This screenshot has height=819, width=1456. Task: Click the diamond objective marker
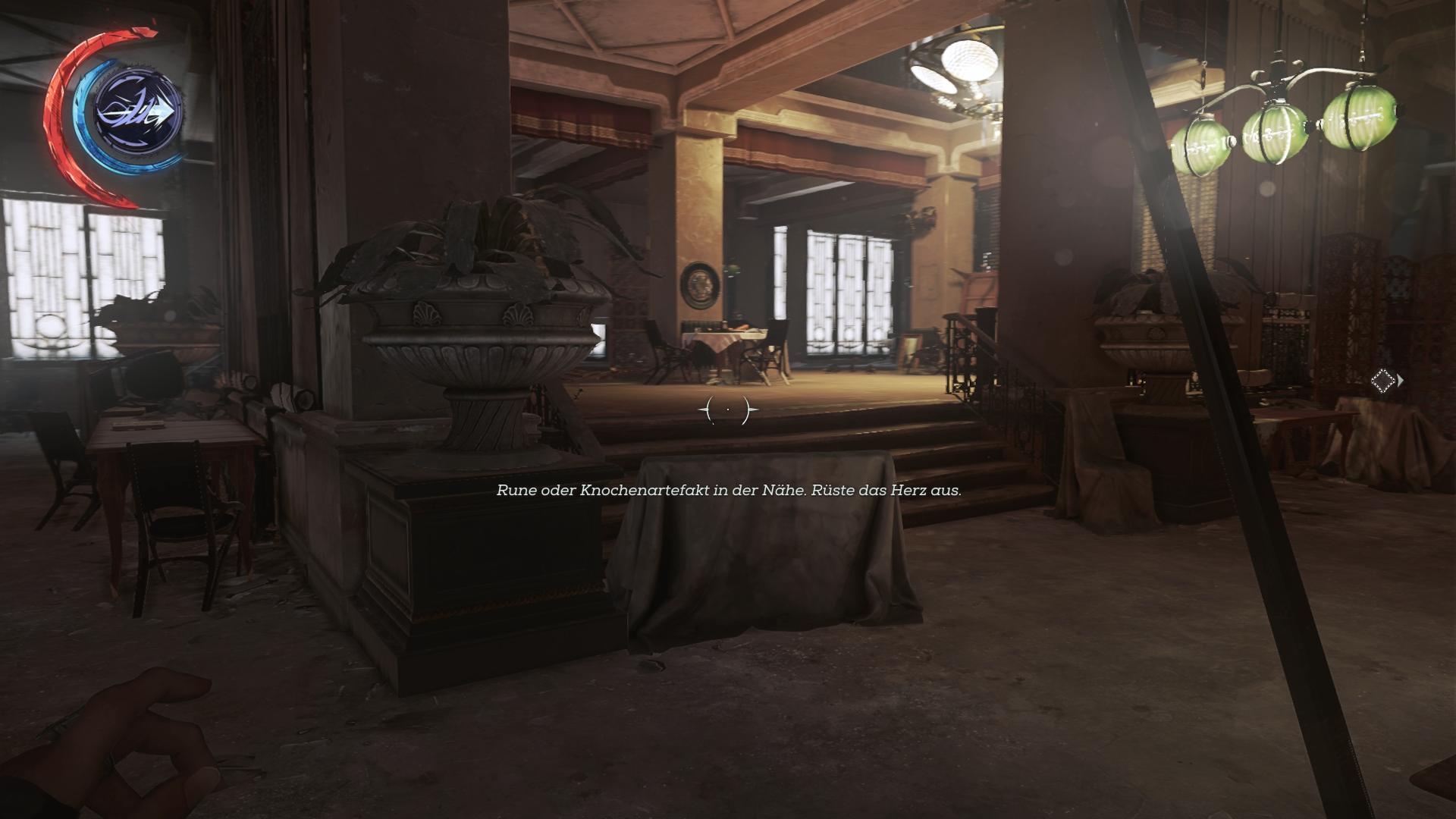(1383, 381)
